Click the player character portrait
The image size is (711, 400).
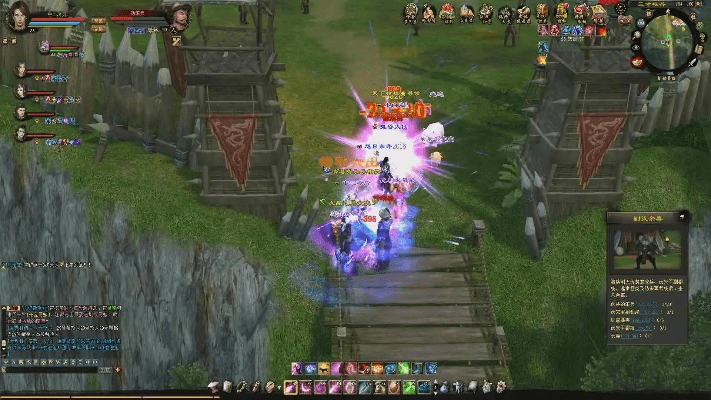17,17
